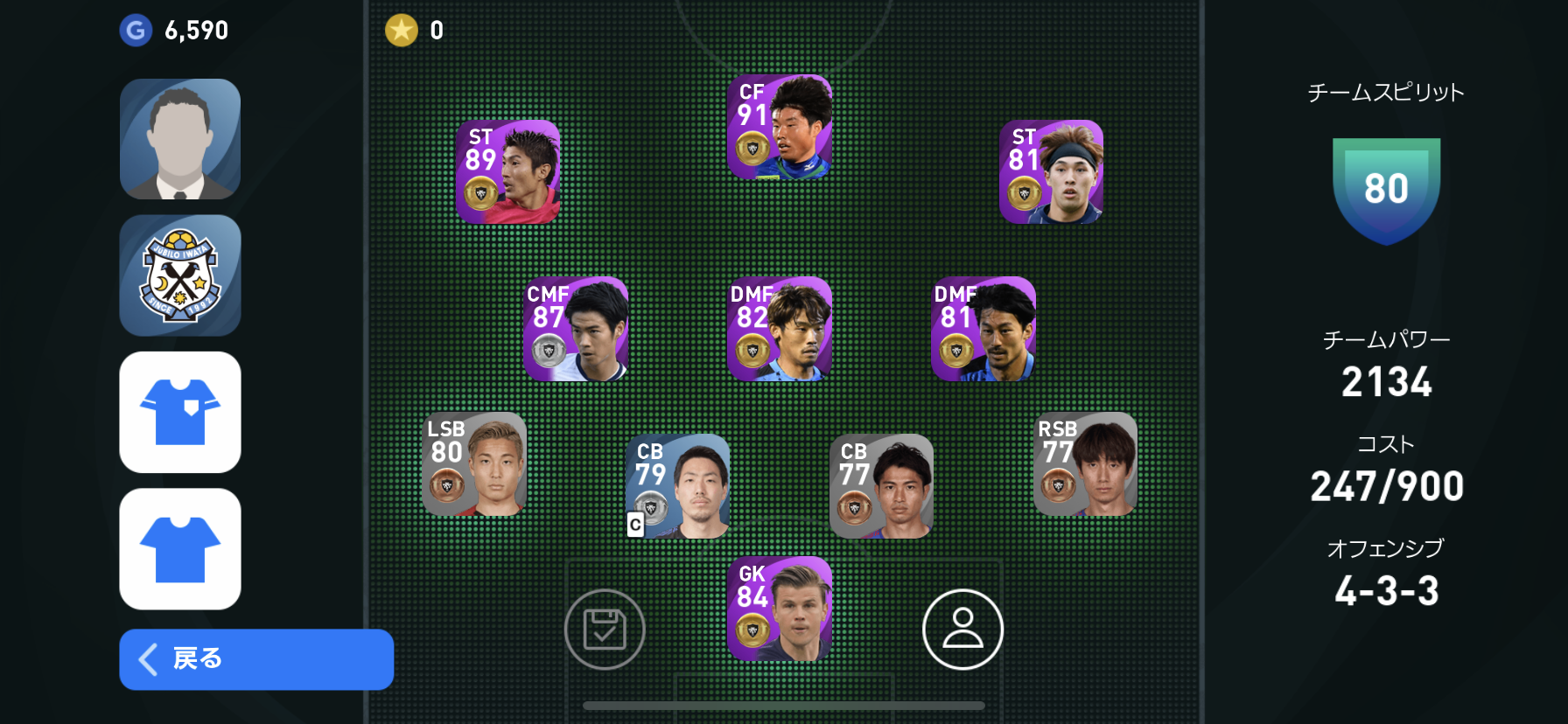Screen dimensions: 1568x724
Task: Open the manager portrait tile
Action: pyautogui.click(x=180, y=139)
